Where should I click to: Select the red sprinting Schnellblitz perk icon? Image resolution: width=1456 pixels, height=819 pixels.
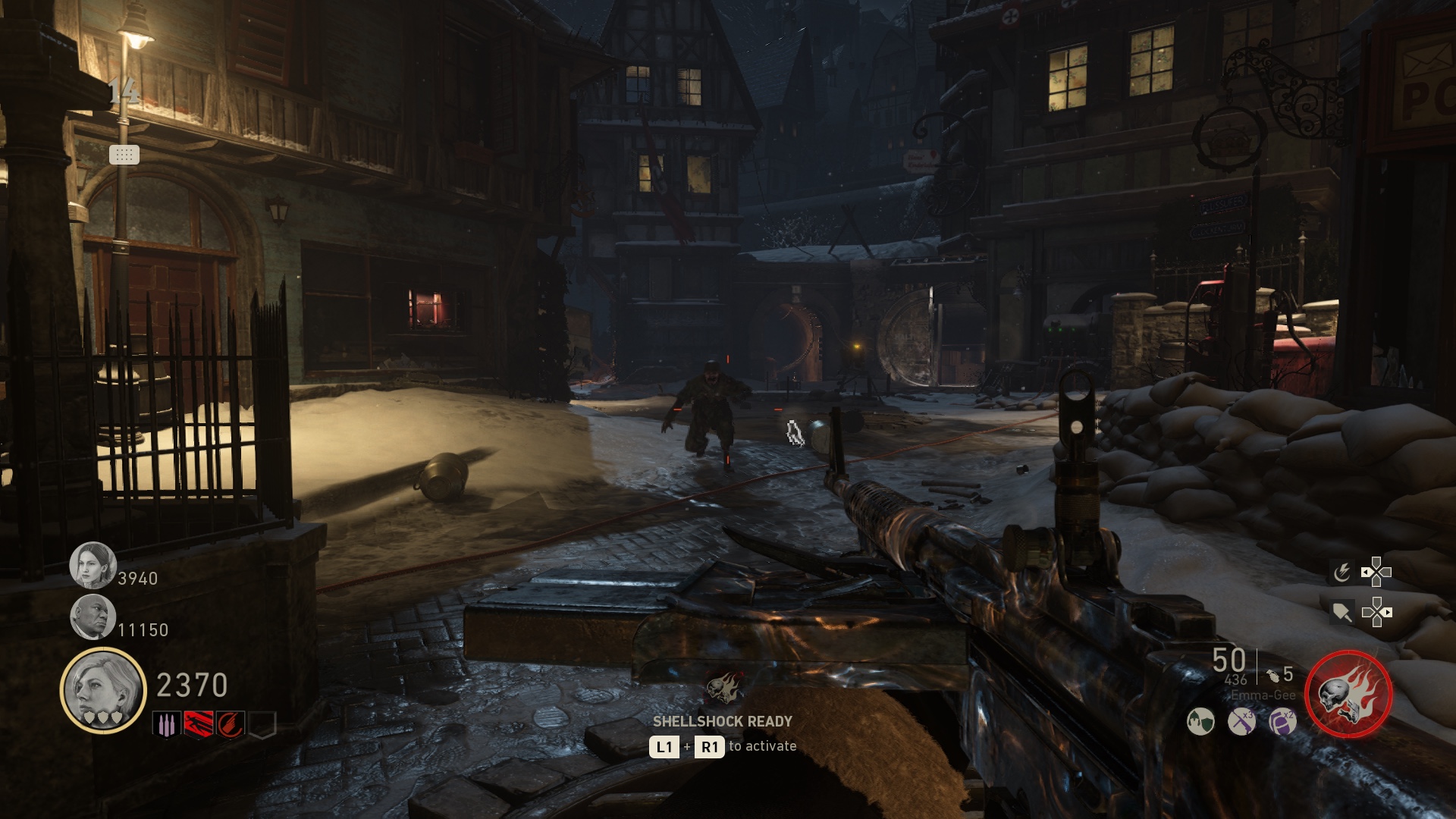197,725
